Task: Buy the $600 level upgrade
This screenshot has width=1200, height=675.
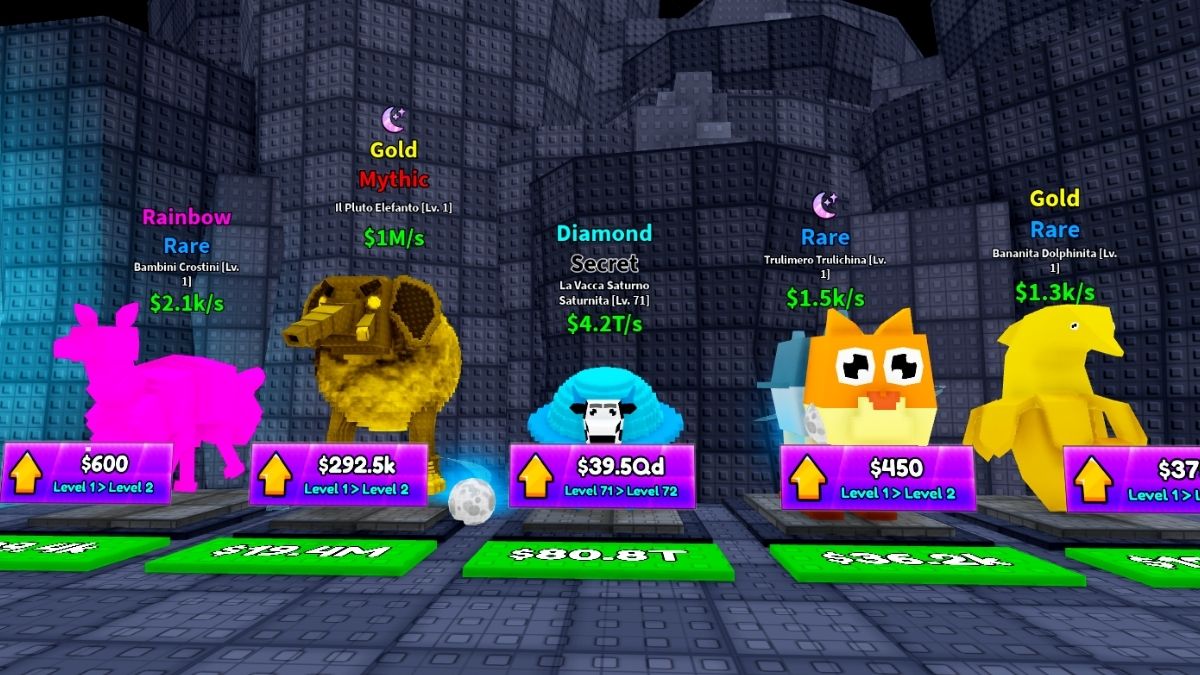Action: tap(87, 473)
